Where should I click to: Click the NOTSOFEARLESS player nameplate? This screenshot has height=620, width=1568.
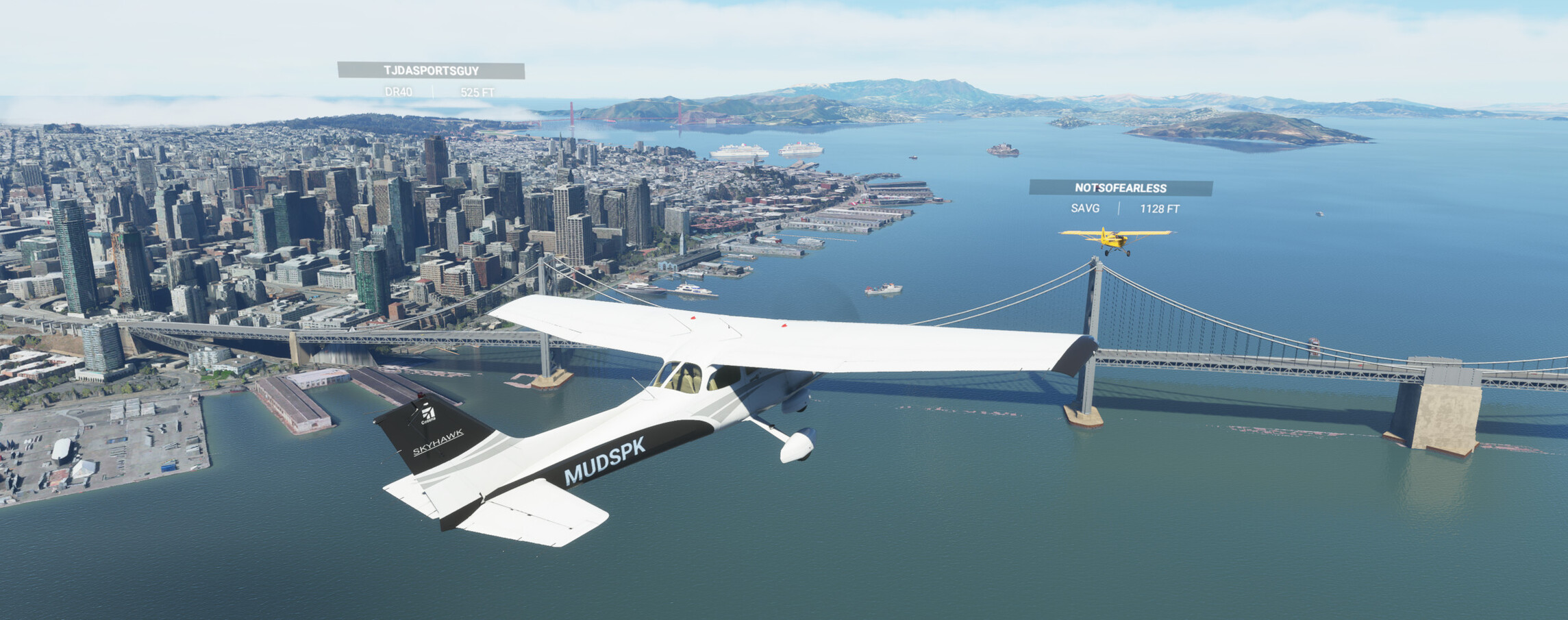[1120, 188]
